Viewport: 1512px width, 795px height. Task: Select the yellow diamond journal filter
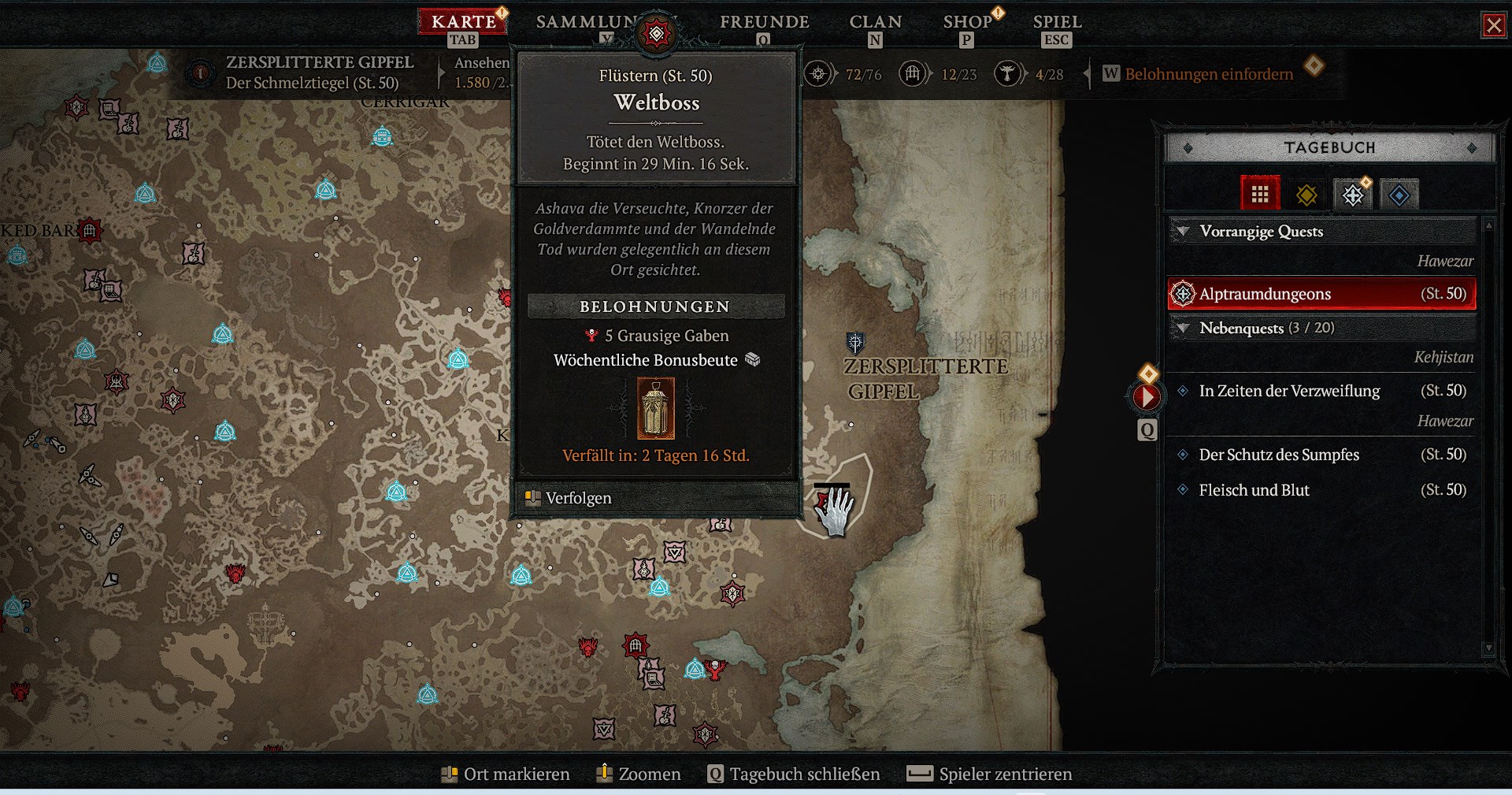(1306, 194)
